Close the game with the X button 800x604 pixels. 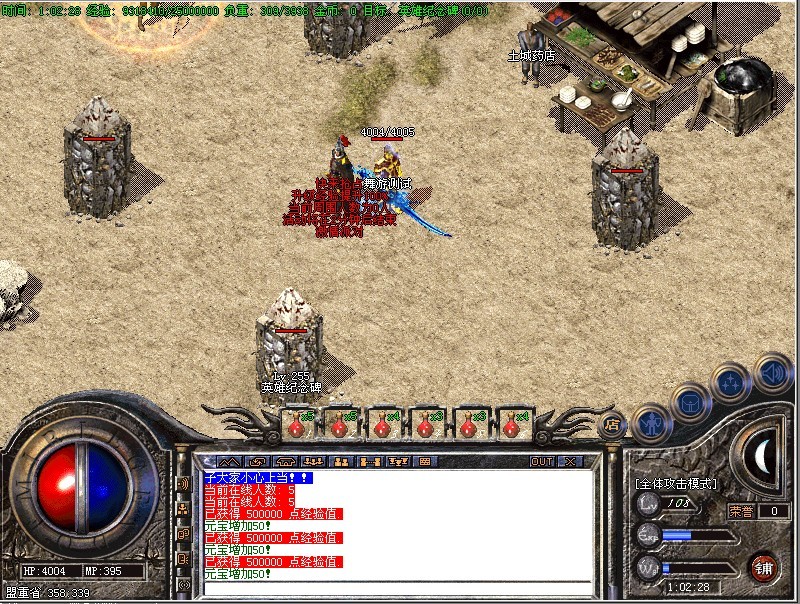[x=570, y=461]
